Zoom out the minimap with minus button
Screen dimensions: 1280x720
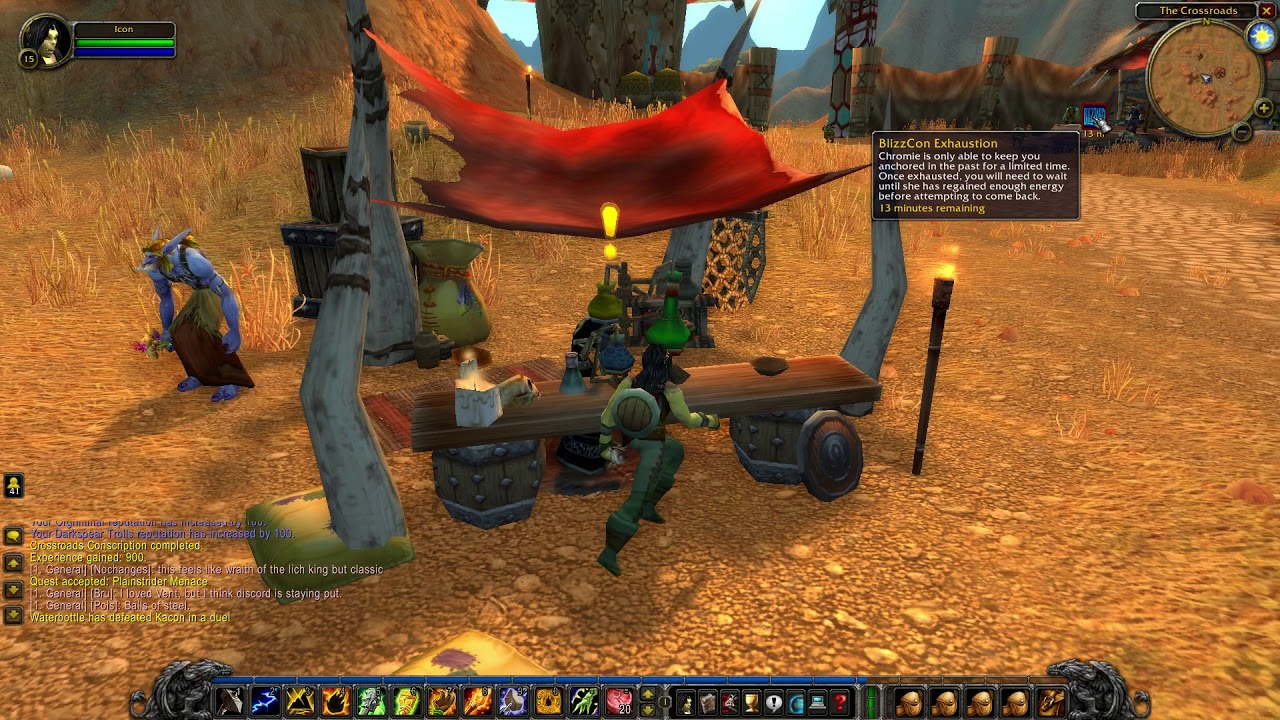pyautogui.click(x=1242, y=132)
